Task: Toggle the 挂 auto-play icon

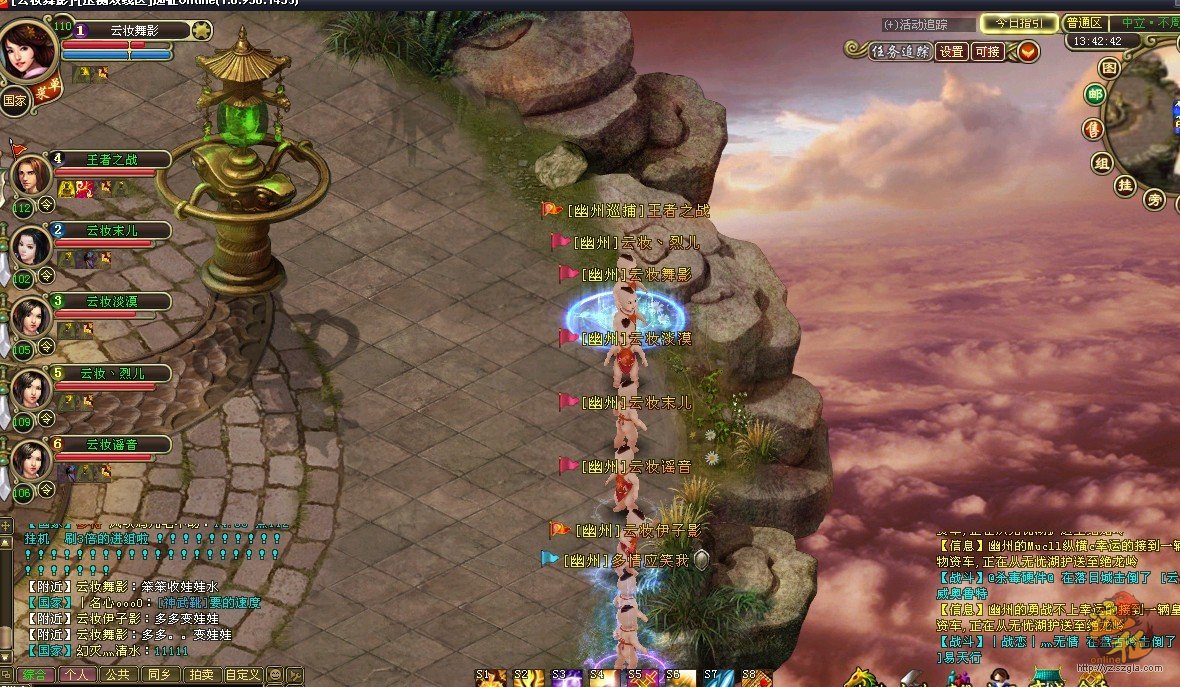Action: (x=1125, y=186)
